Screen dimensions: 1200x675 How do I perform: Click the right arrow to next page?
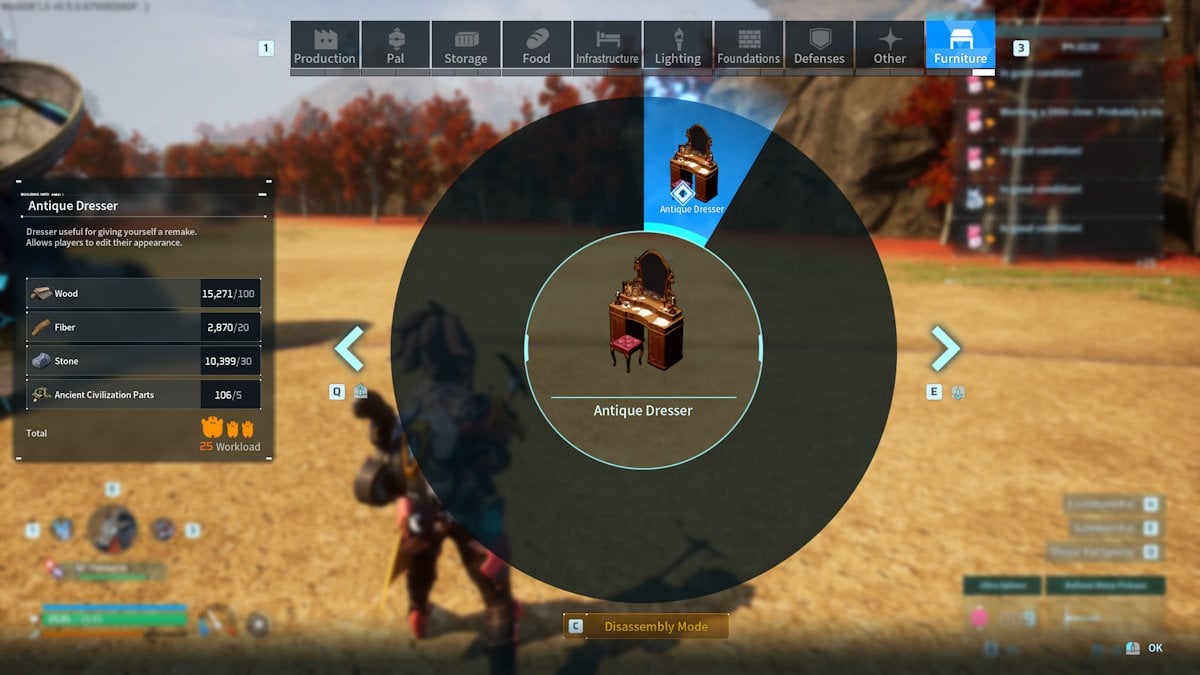point(945,348)
